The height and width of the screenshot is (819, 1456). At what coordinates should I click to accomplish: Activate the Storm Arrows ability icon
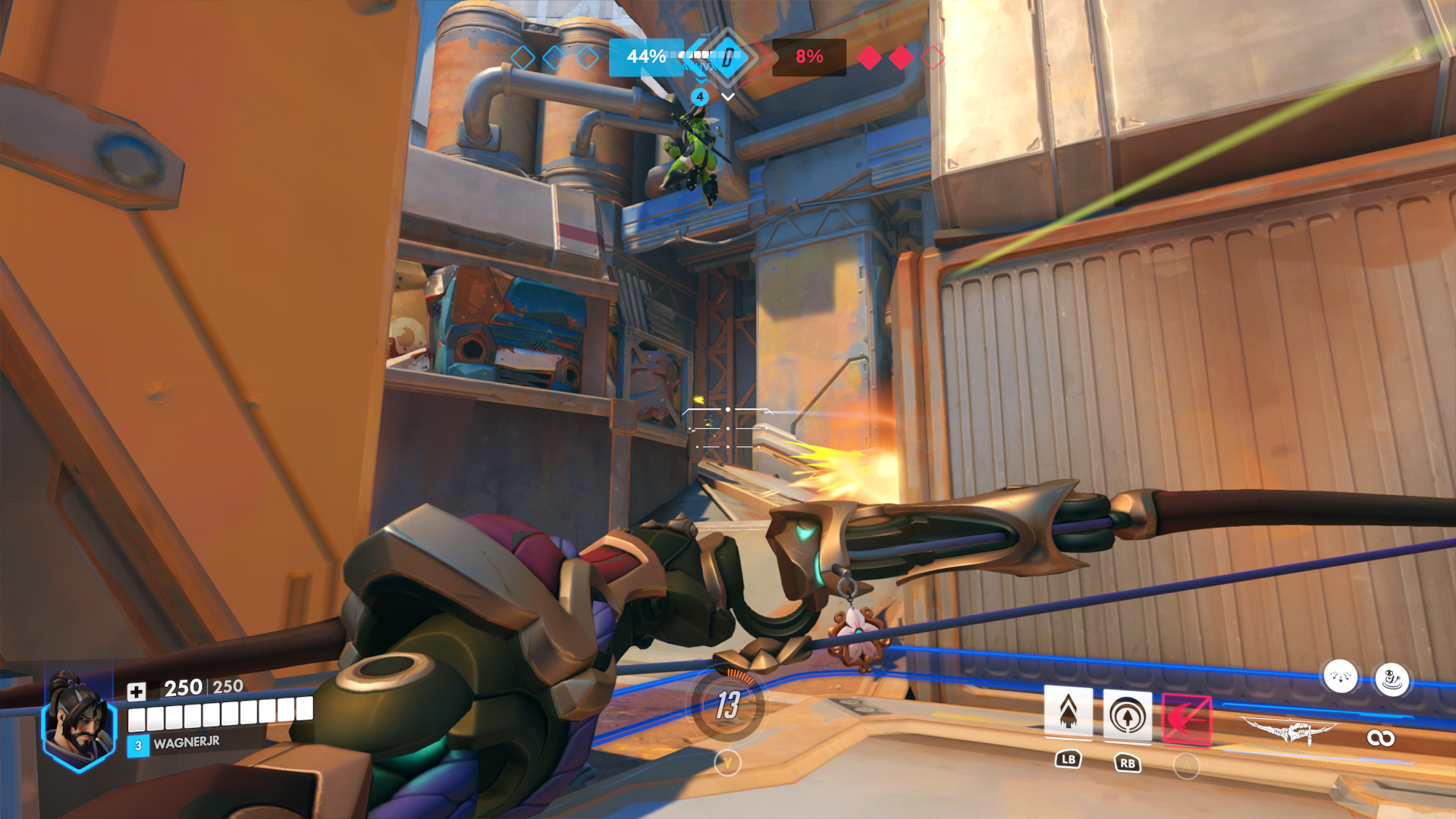click(1068, 713)
